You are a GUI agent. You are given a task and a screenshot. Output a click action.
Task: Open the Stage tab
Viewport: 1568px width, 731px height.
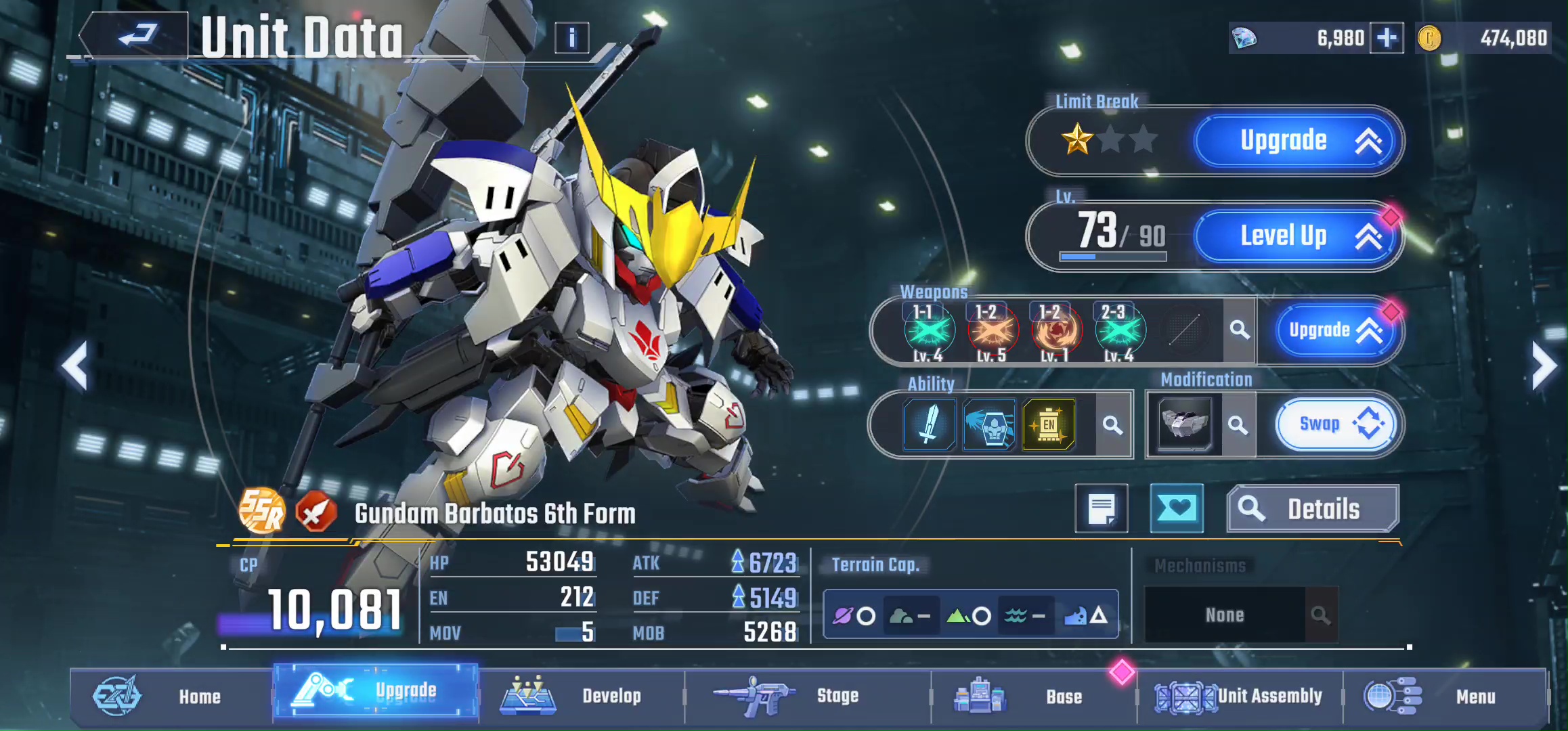pos(807,696)
